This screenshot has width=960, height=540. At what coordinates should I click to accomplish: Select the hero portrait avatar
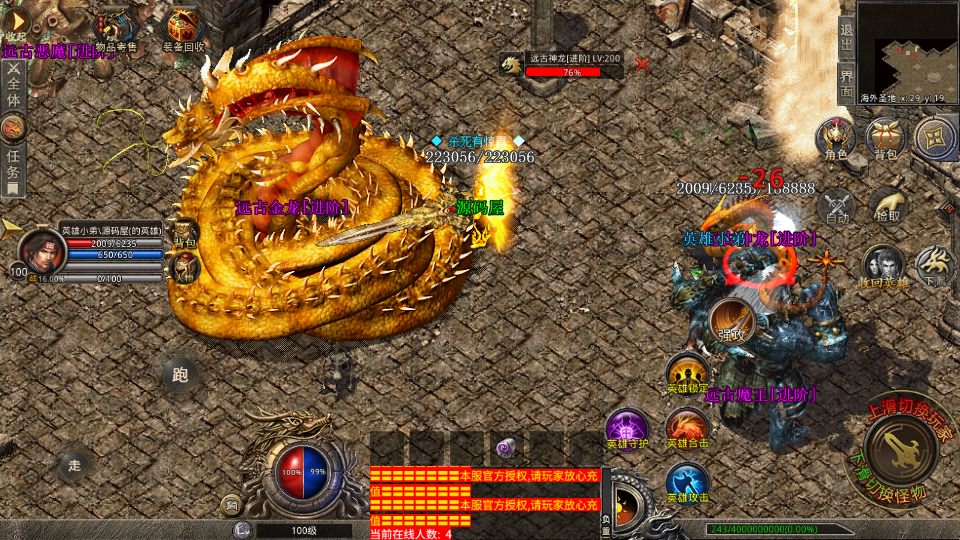(41, 250)
